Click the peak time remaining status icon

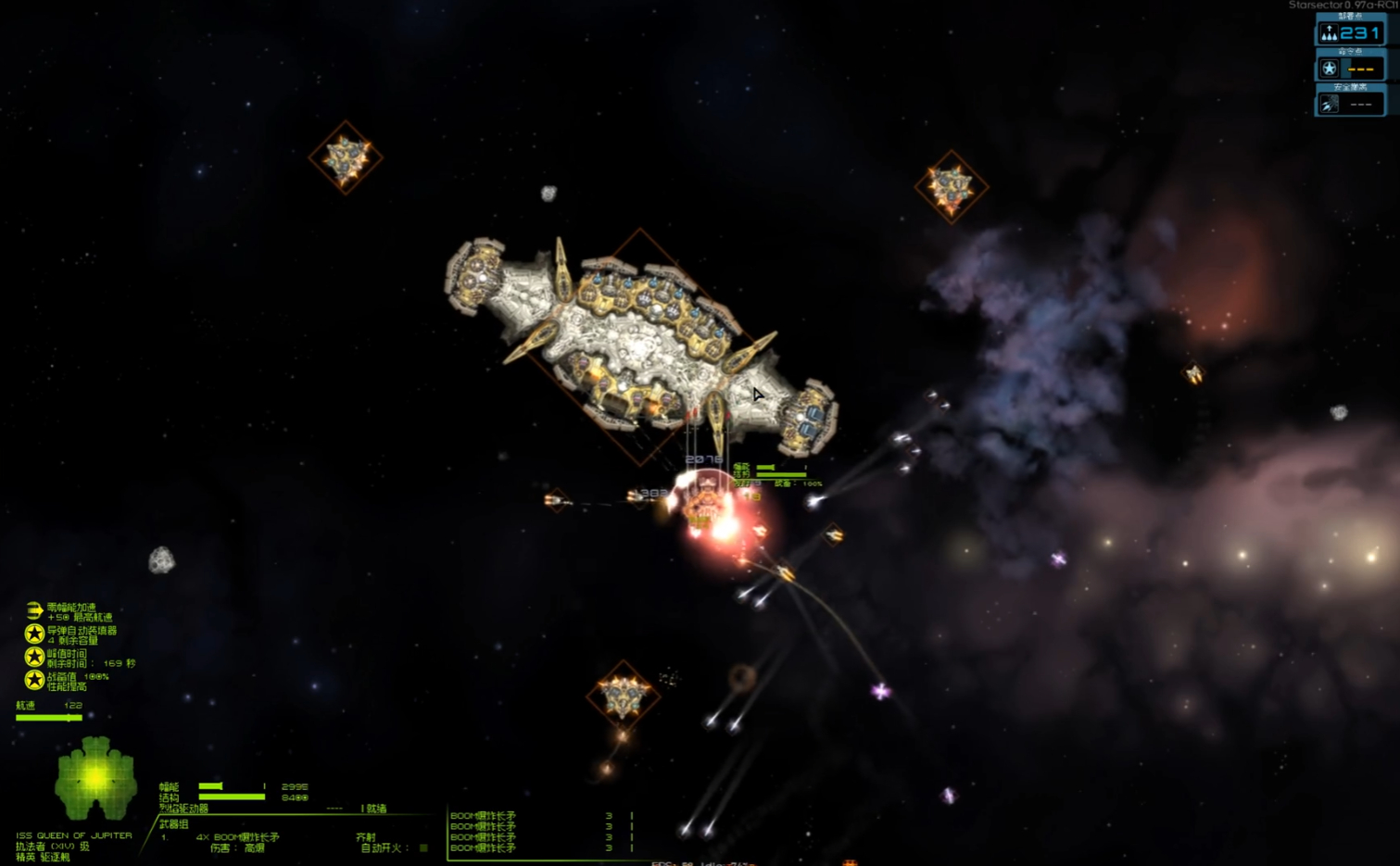tap(34, 657)
